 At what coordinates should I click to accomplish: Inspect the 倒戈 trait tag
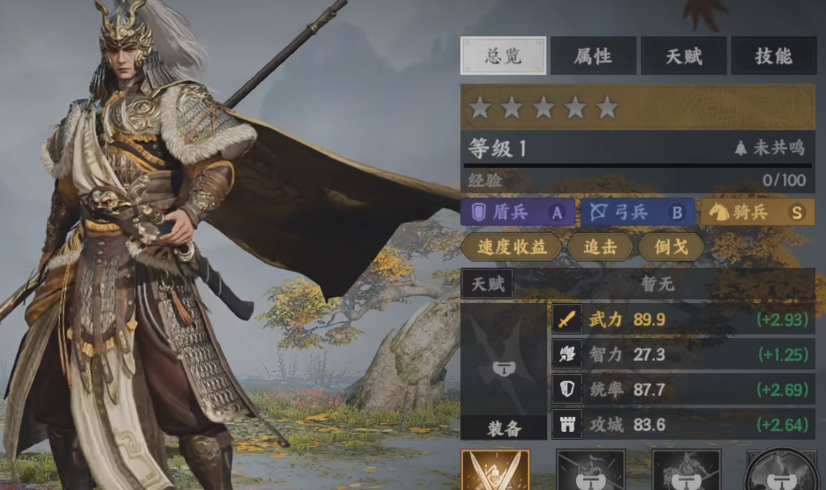coord(671,247)
